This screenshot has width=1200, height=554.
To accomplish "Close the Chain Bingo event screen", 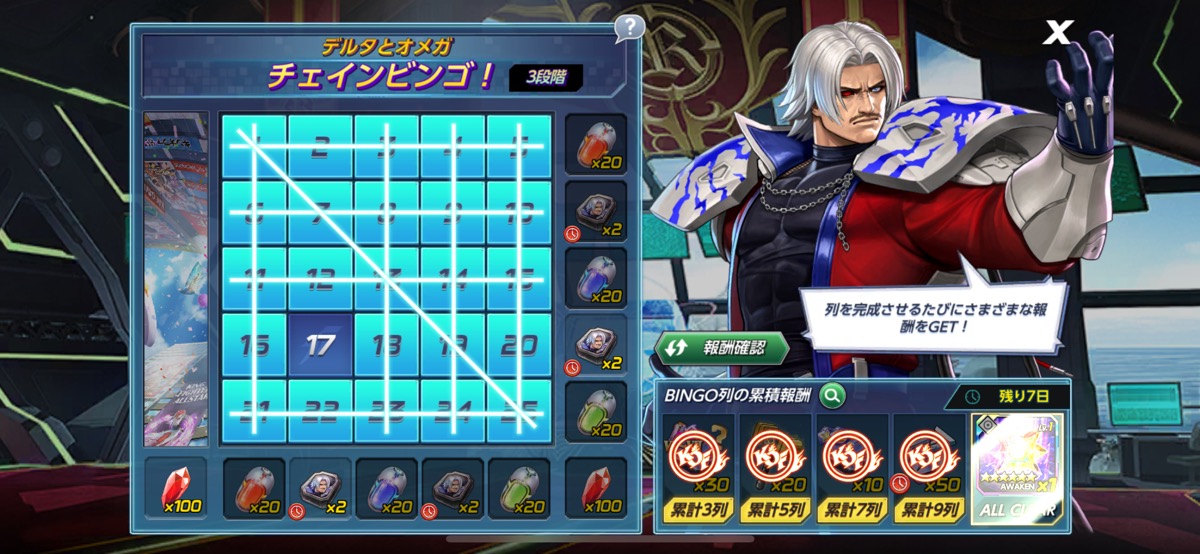I will [1056, 33].
